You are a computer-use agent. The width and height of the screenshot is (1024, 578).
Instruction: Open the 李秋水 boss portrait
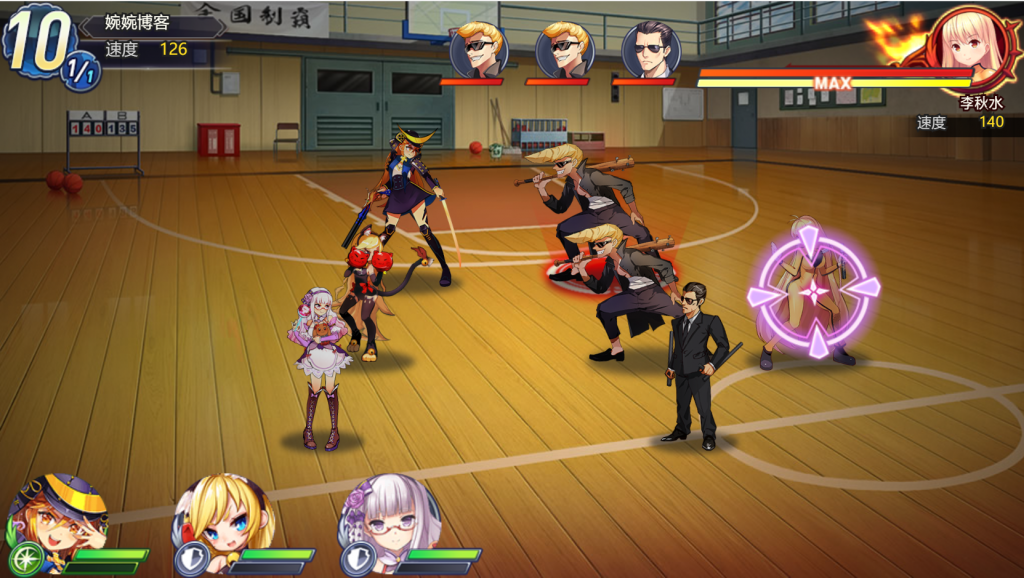967,46
